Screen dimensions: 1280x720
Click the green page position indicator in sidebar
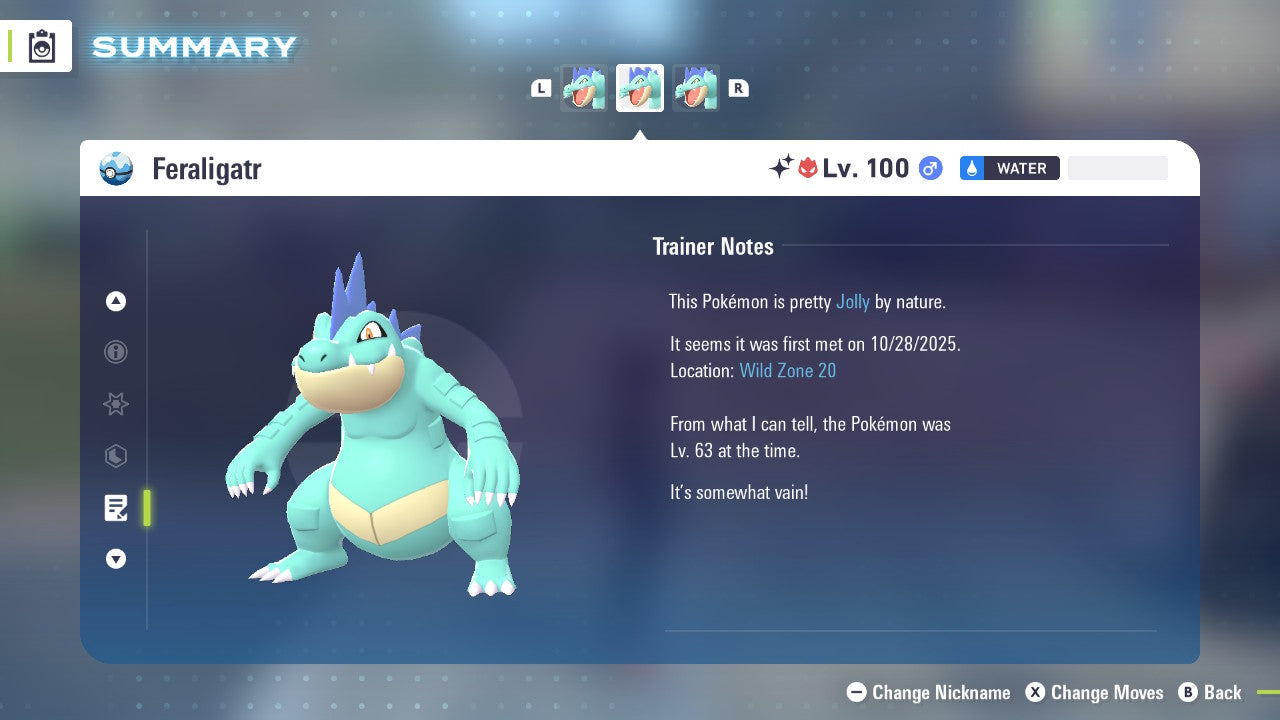point(146,508)
